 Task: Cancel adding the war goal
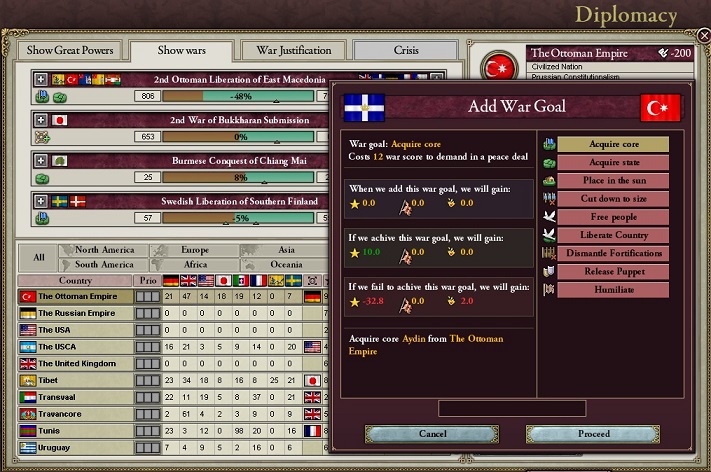coord(432,434)
